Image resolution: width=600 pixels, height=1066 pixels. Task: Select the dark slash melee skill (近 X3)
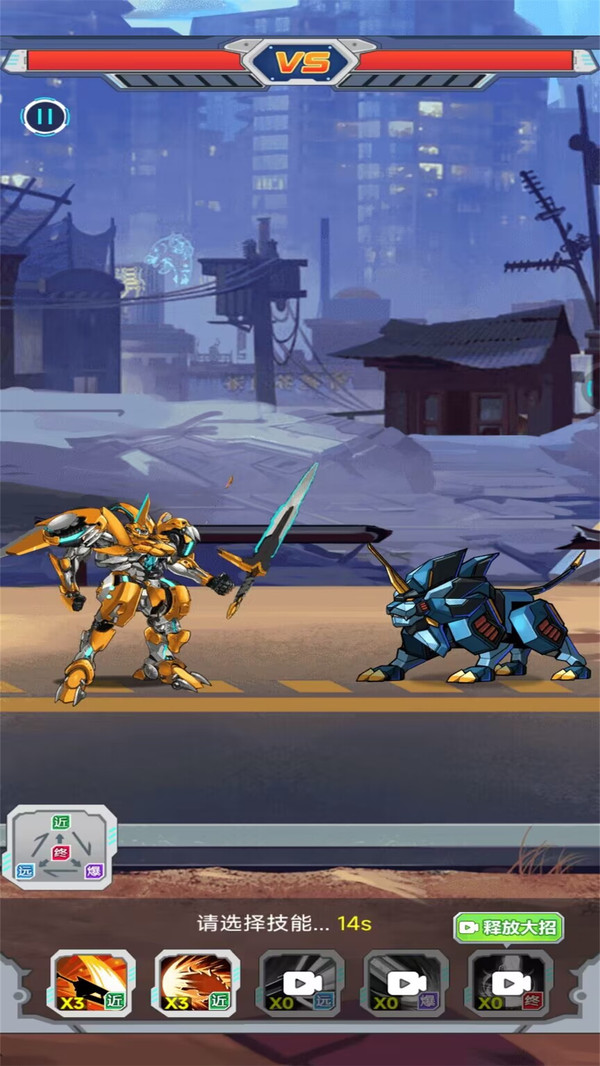point(93,983)
